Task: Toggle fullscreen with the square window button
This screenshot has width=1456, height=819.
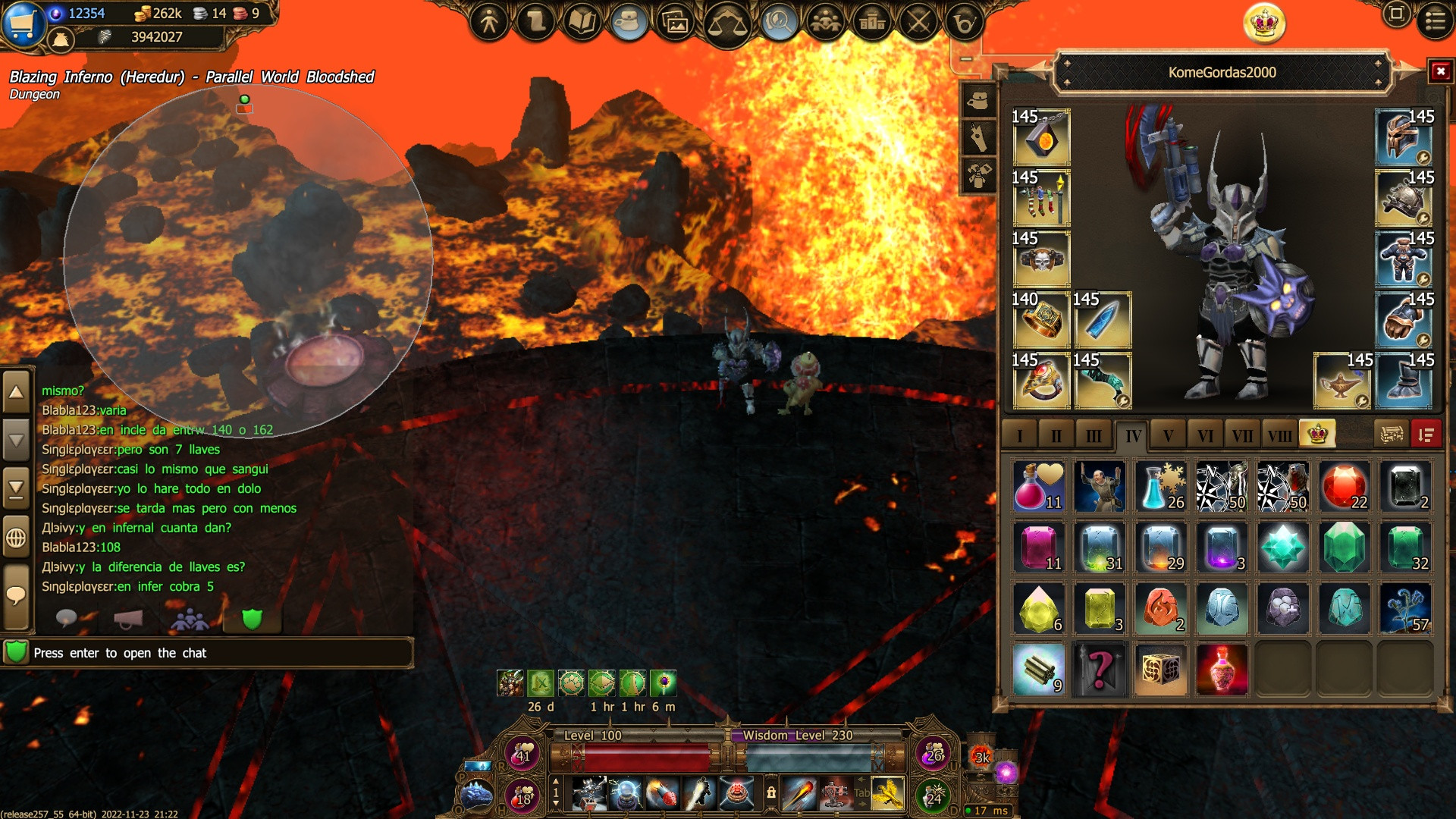Action: 1396,14
